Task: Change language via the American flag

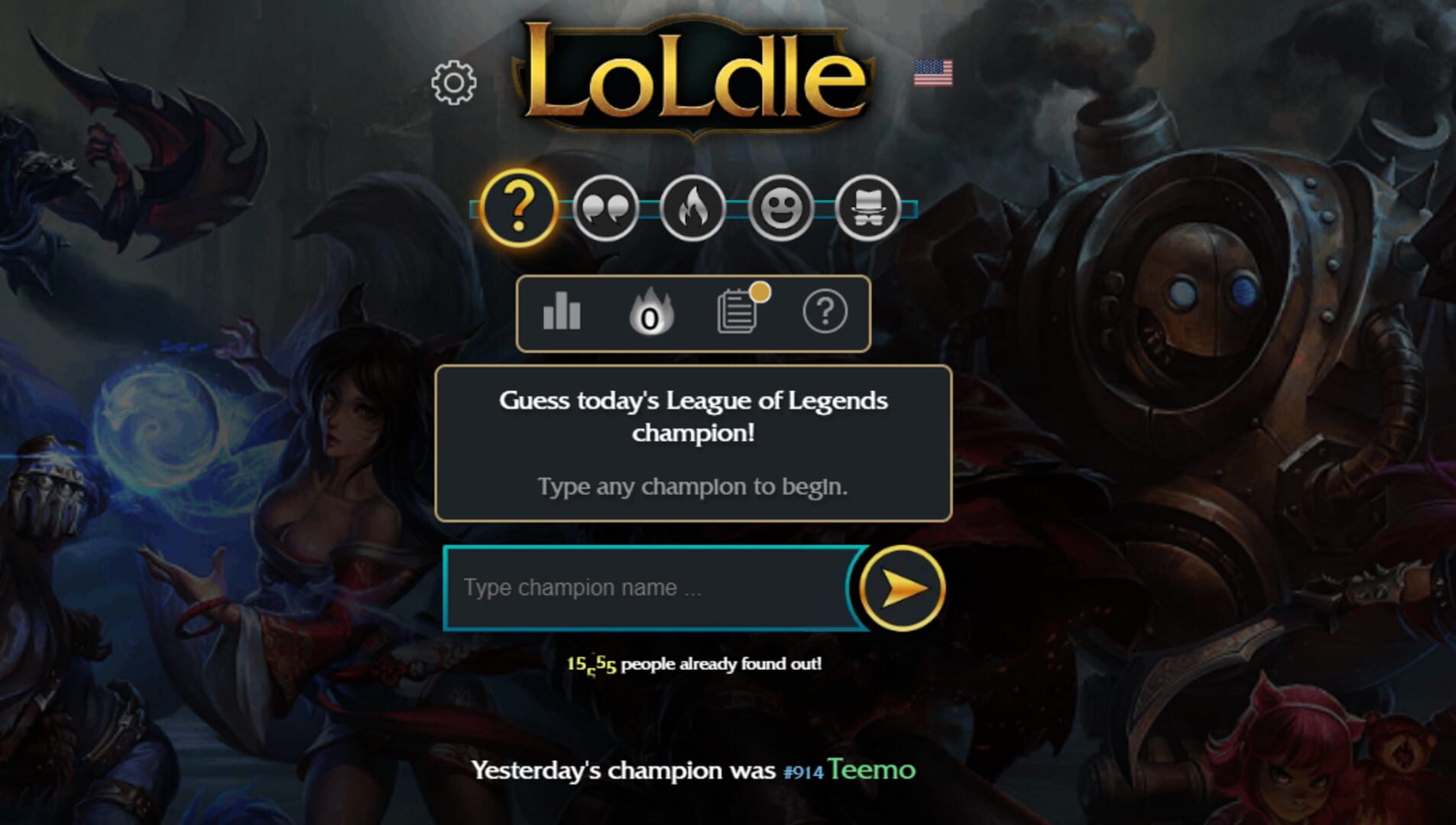Action: tap(933, 73)
